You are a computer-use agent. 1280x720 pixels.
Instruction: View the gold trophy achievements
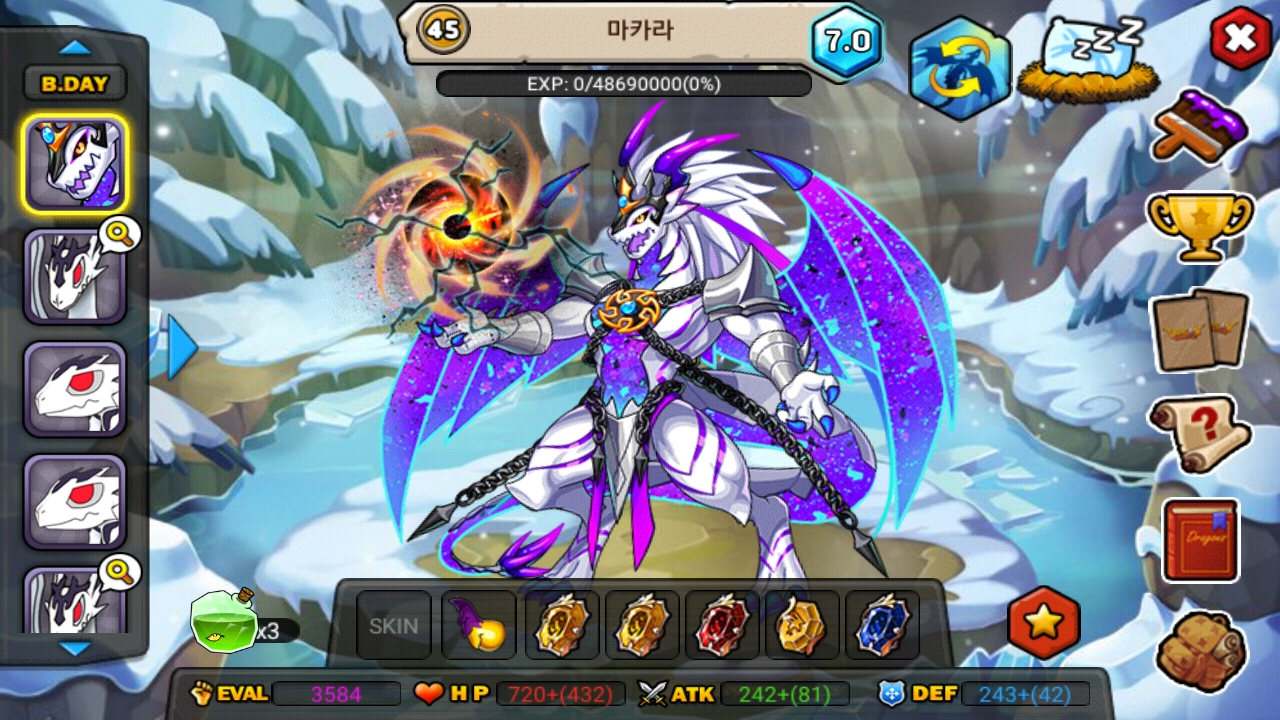tap(1199, 224)
